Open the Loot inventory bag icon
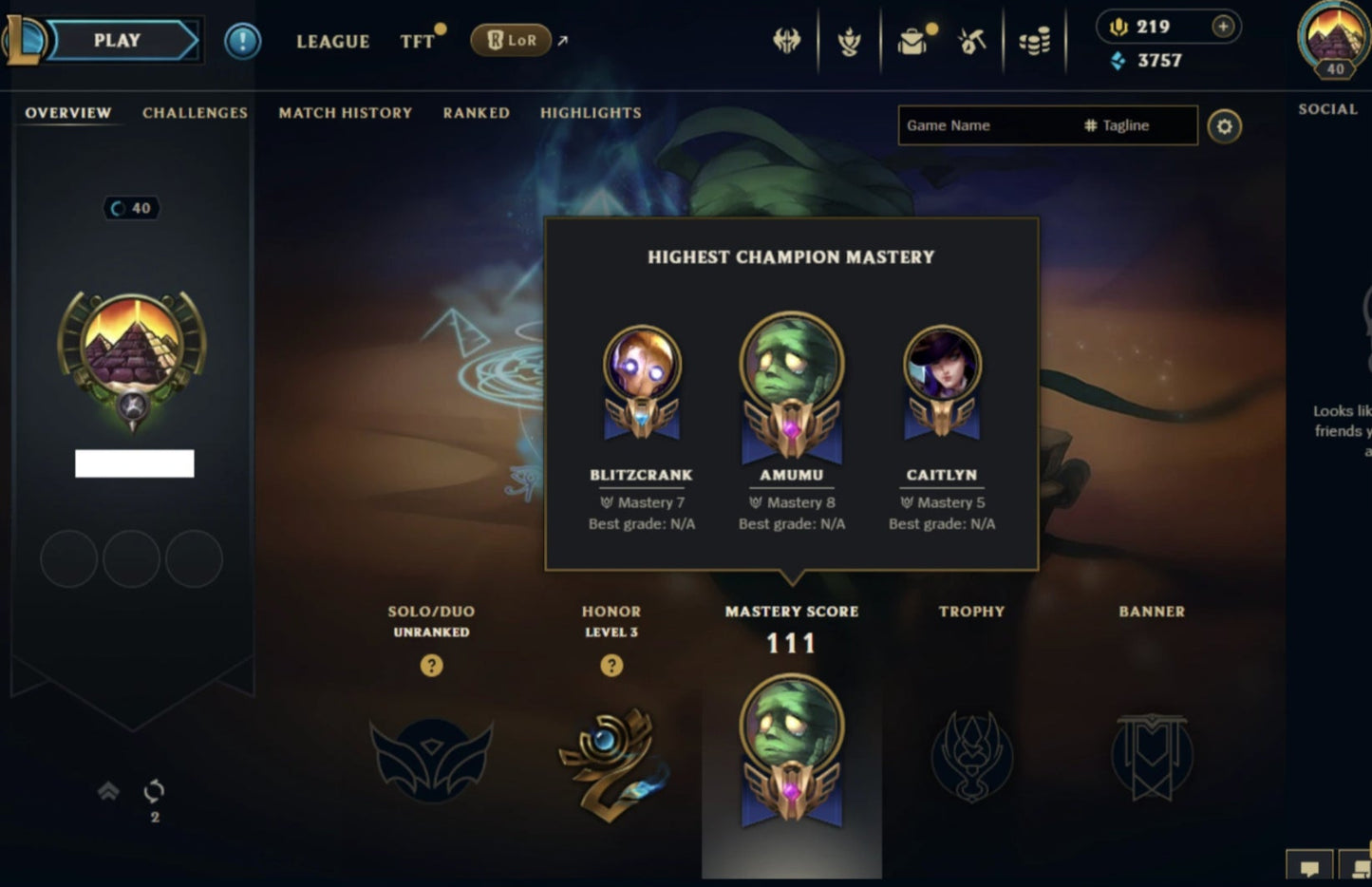Viewport: 1372px width, 887px height. coord(912,40)
